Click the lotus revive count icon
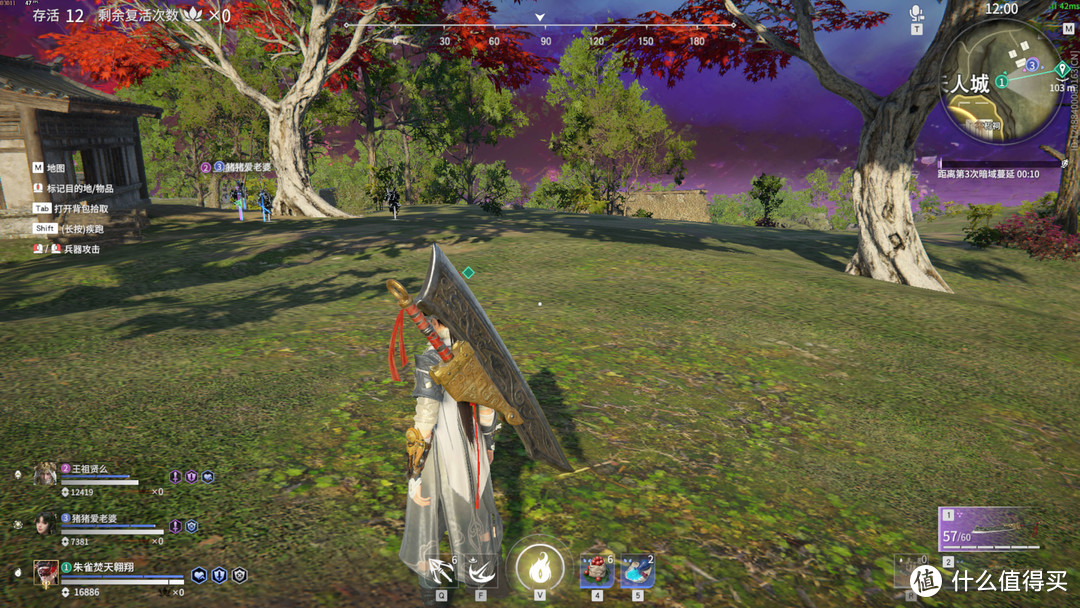This screenshot has width=1080, height=608. (x=191, y=15)
